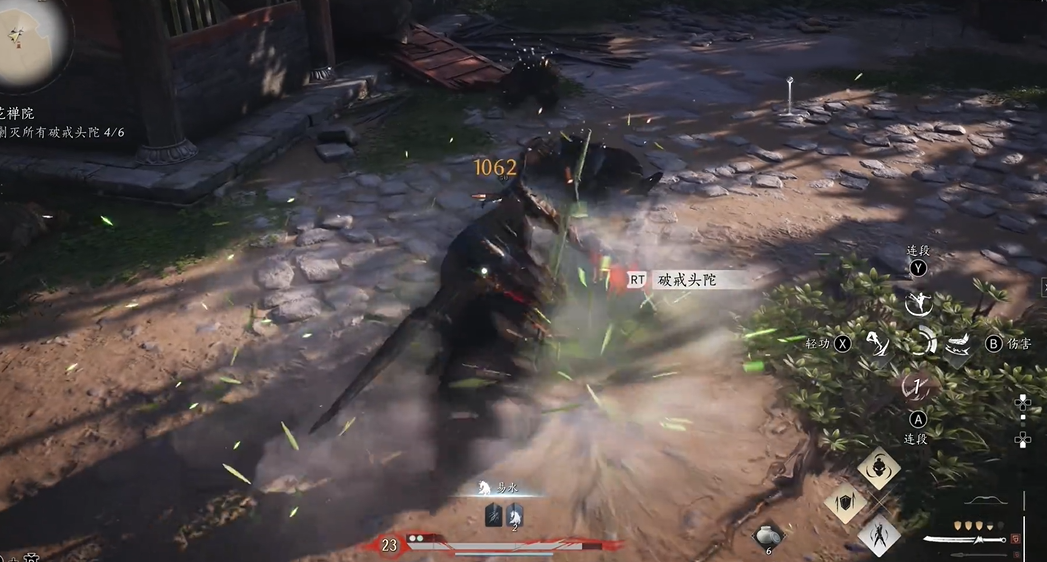Select the bow weapon icon
1047x562 pixels.
coord(984,500)
